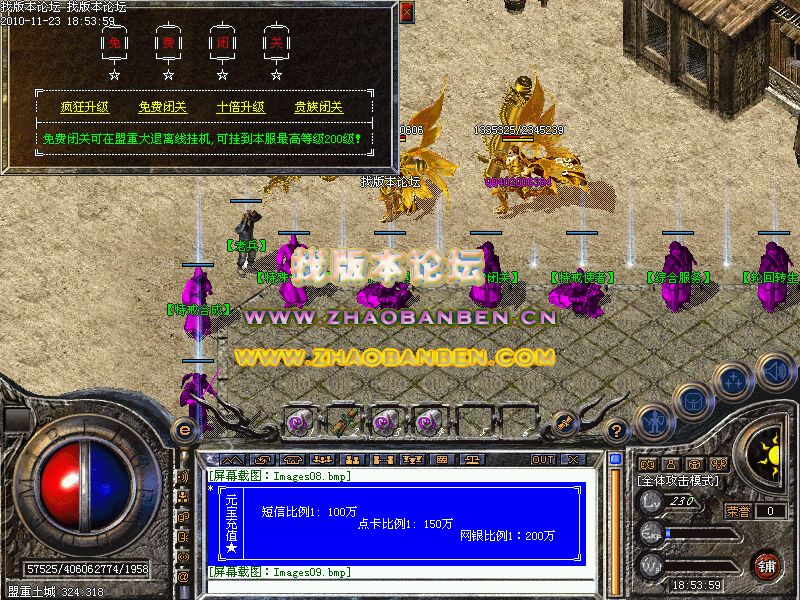Click the chat text input line
The width and height of the screenshot is (800, 600).
[x=400, y=586]
